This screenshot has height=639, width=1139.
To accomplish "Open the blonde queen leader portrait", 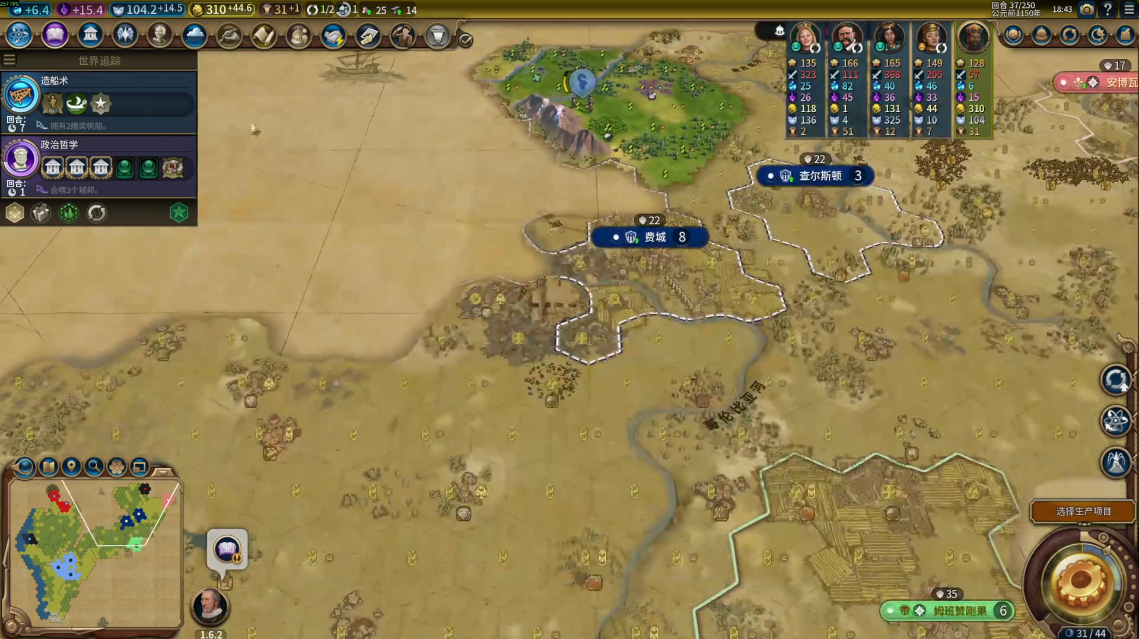I will pos(805,38).
